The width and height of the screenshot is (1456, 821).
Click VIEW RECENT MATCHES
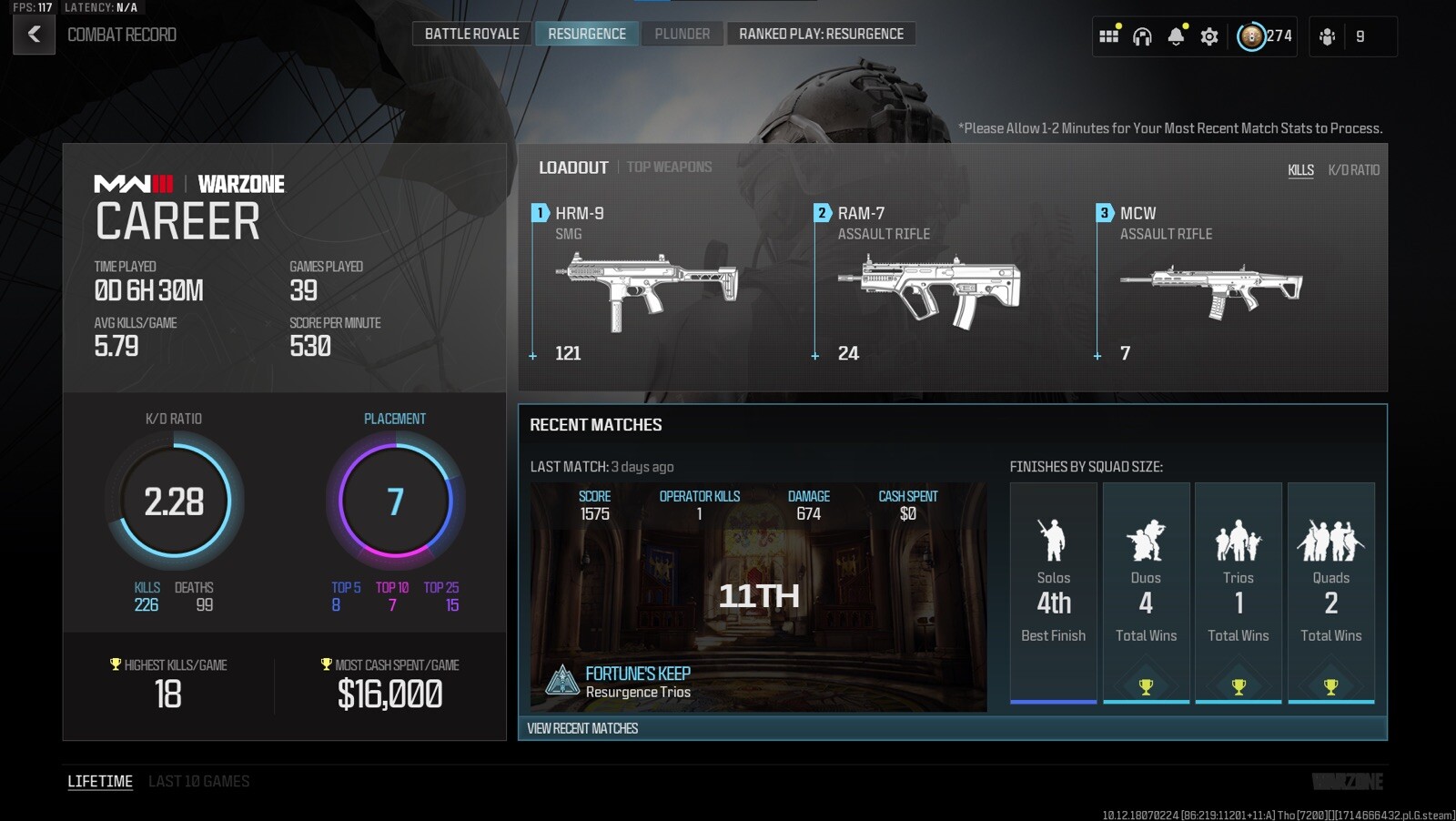pyautogui.click(x=583, y=728)
